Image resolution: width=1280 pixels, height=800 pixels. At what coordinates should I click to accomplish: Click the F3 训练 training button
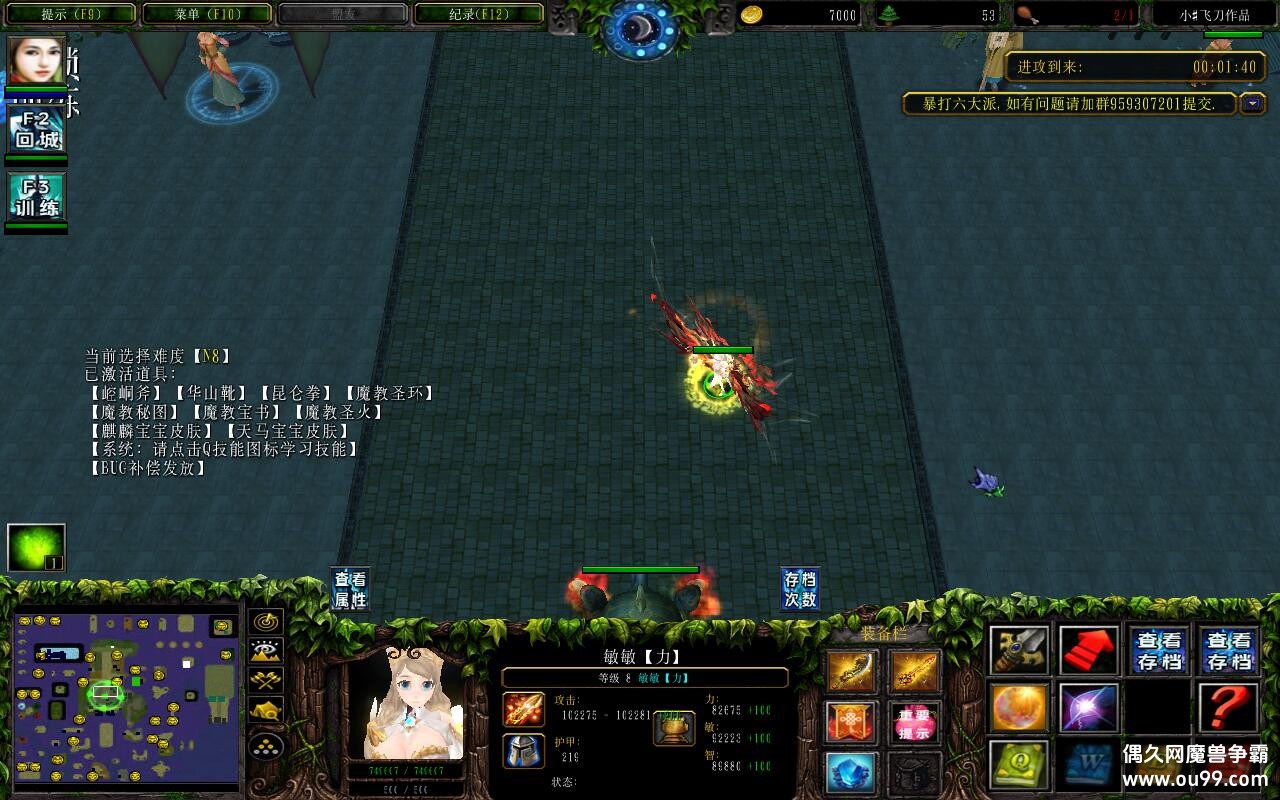37,198
